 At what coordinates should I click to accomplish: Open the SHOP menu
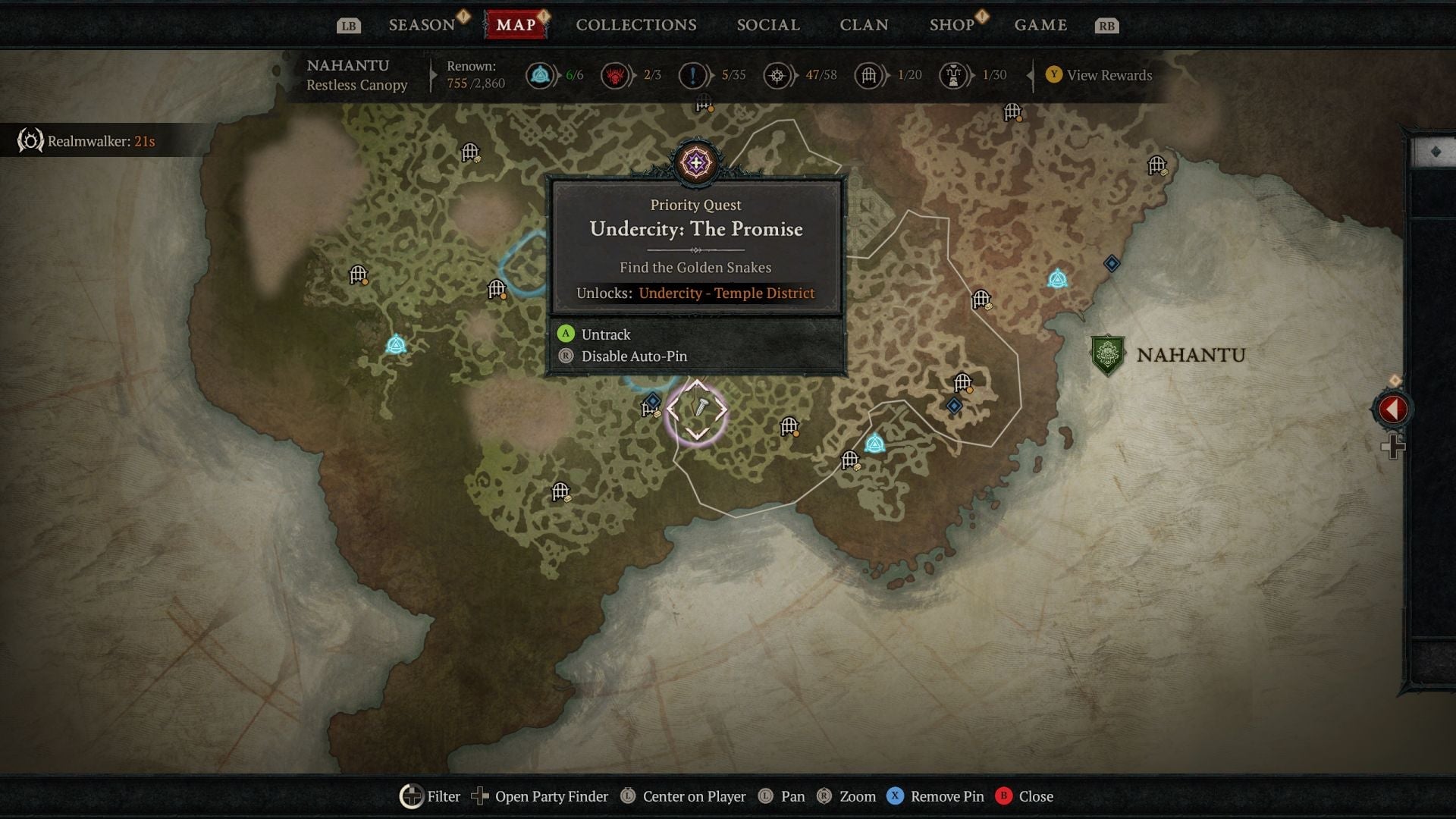(x=950, y=24)
